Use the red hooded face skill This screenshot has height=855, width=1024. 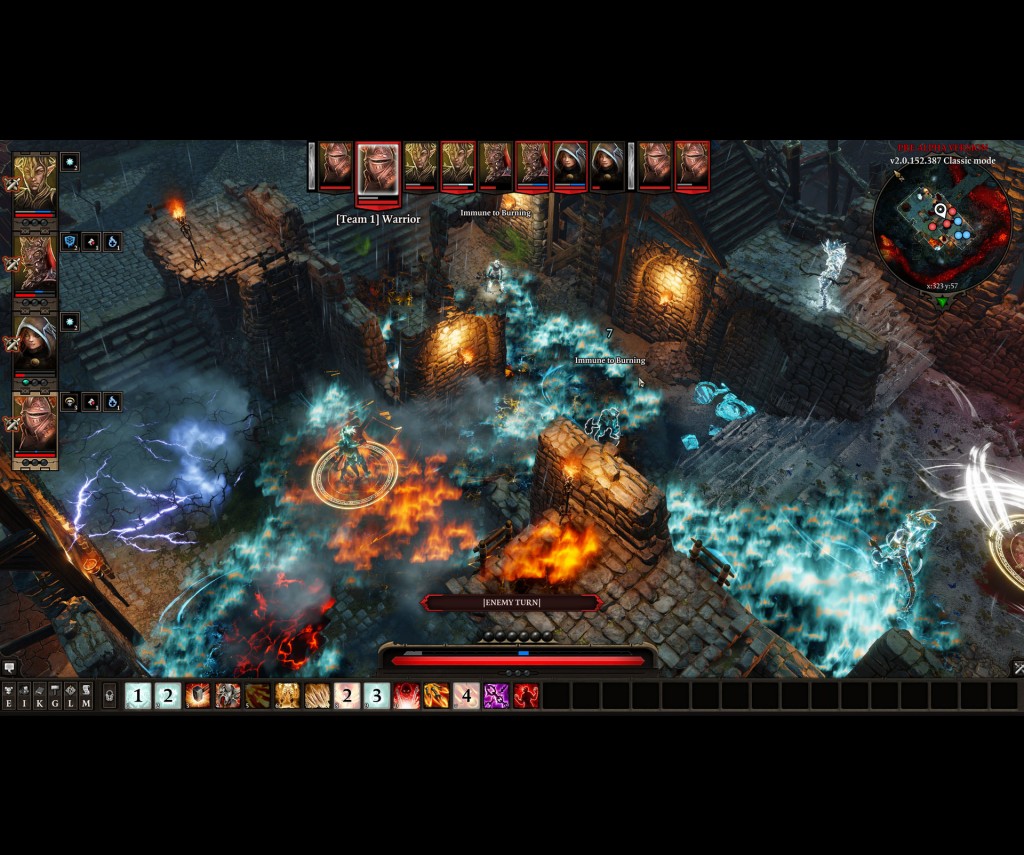[x=406, y=695]
